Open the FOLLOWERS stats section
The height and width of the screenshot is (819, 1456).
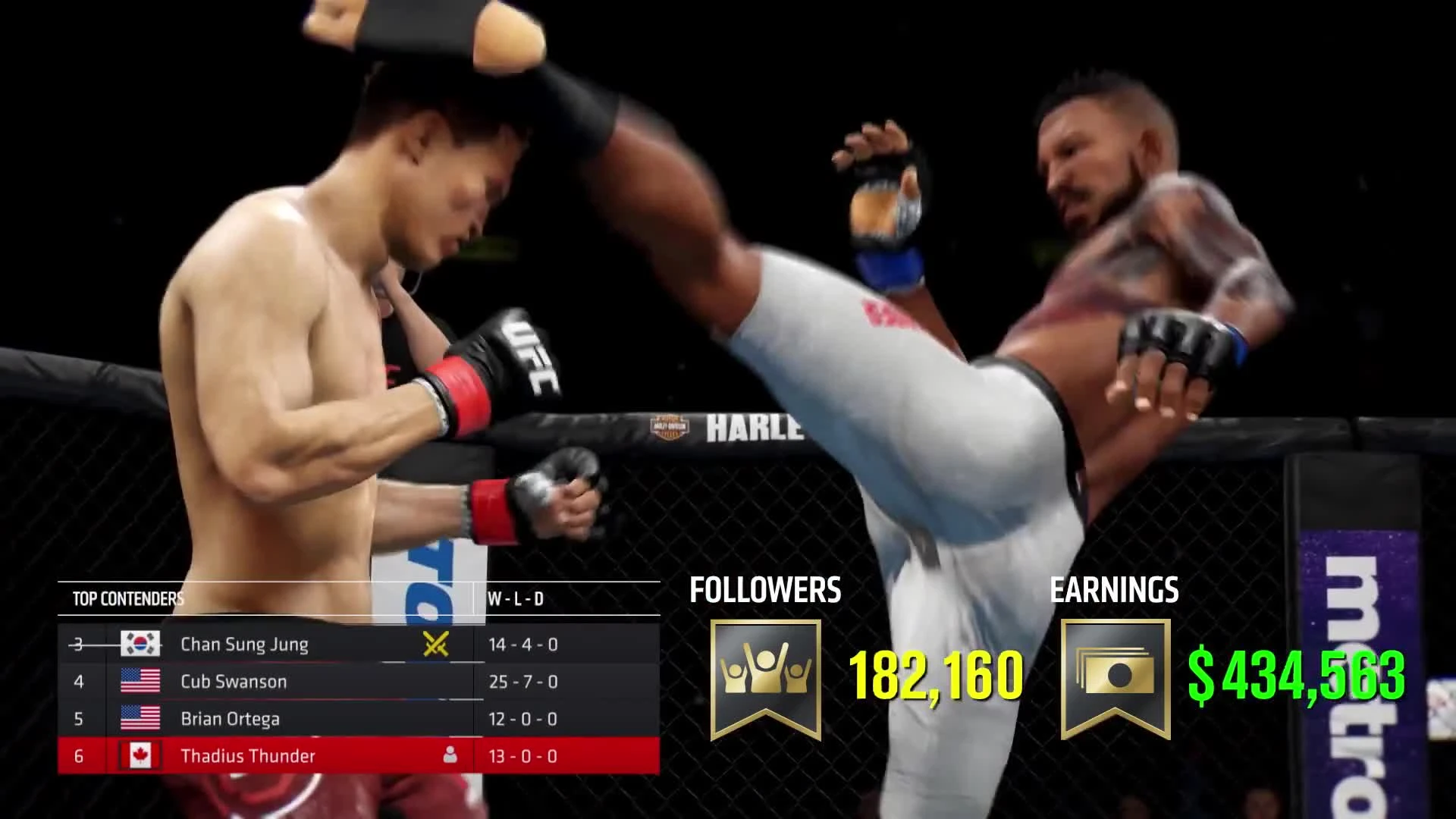click(764, 588)
